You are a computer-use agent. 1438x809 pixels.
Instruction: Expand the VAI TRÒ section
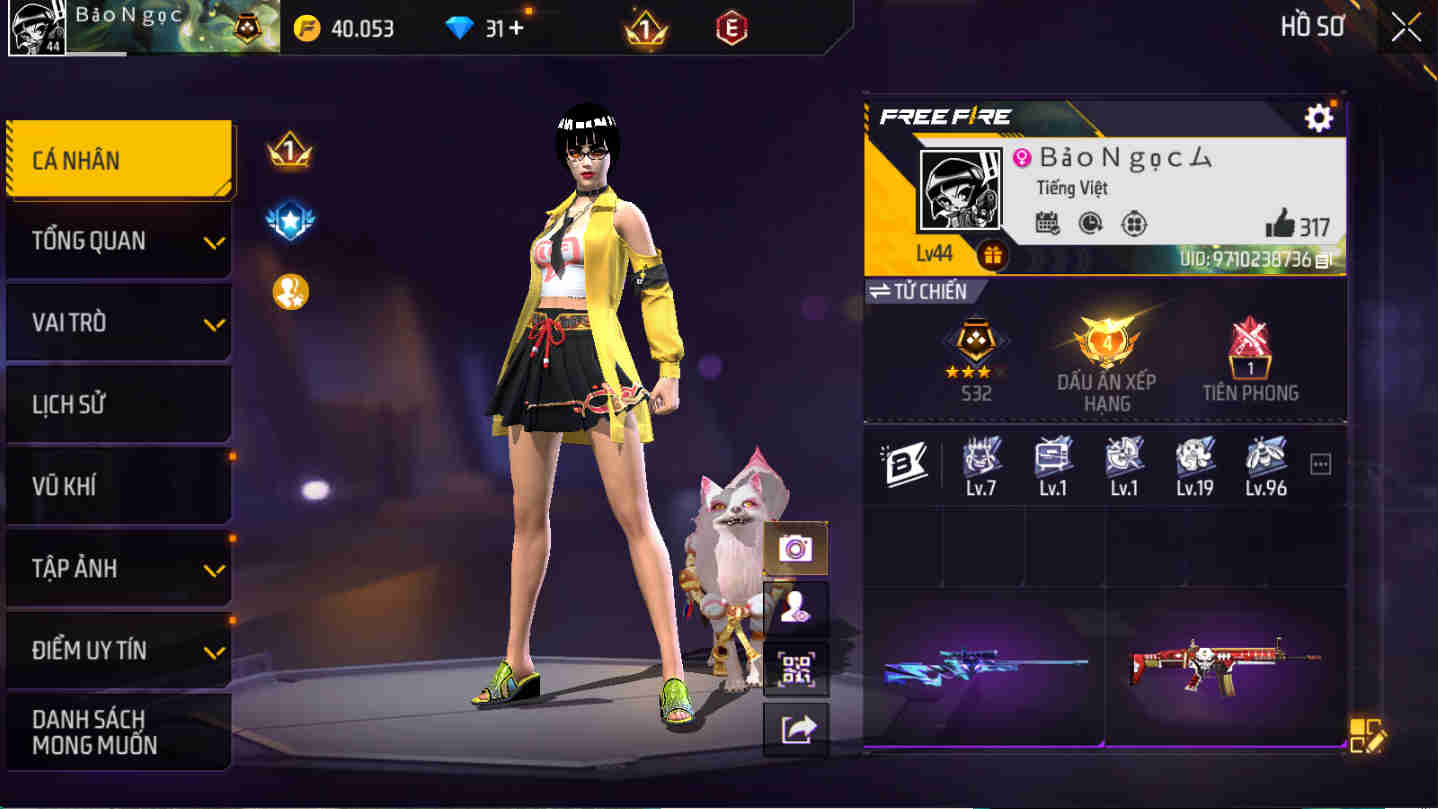118,322
